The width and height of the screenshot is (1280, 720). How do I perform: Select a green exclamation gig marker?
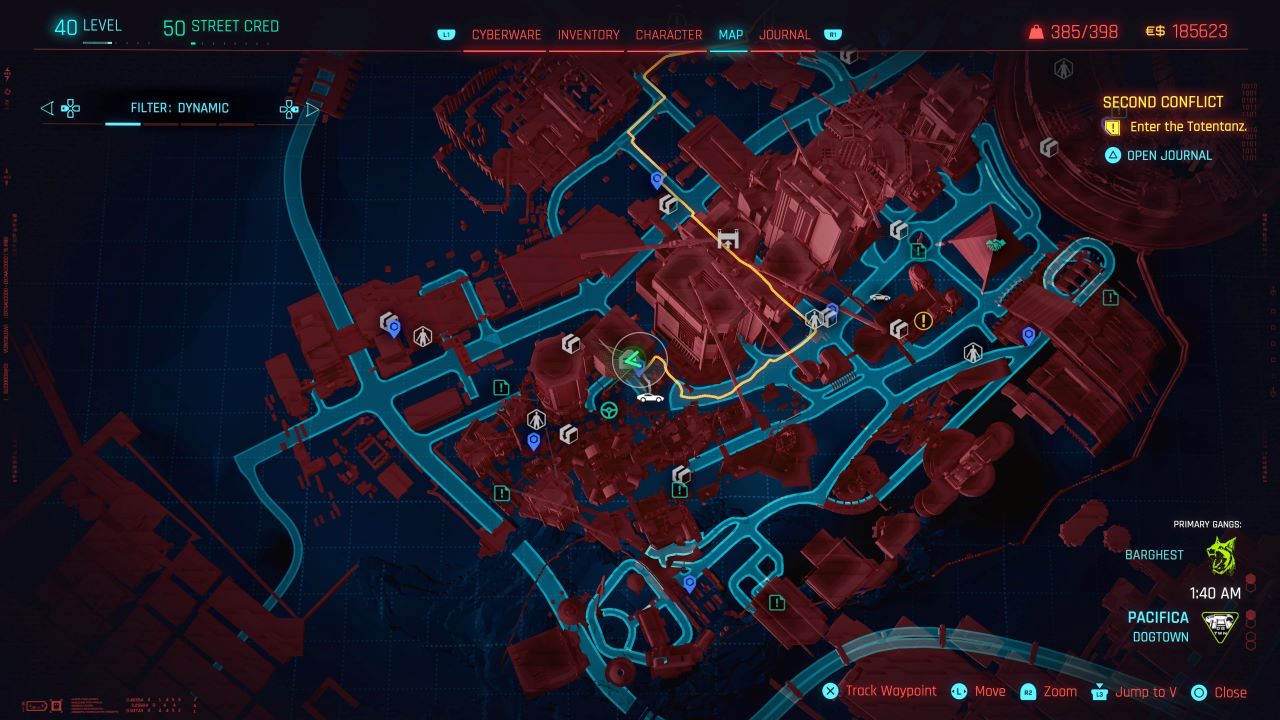(x=500, y=387)
